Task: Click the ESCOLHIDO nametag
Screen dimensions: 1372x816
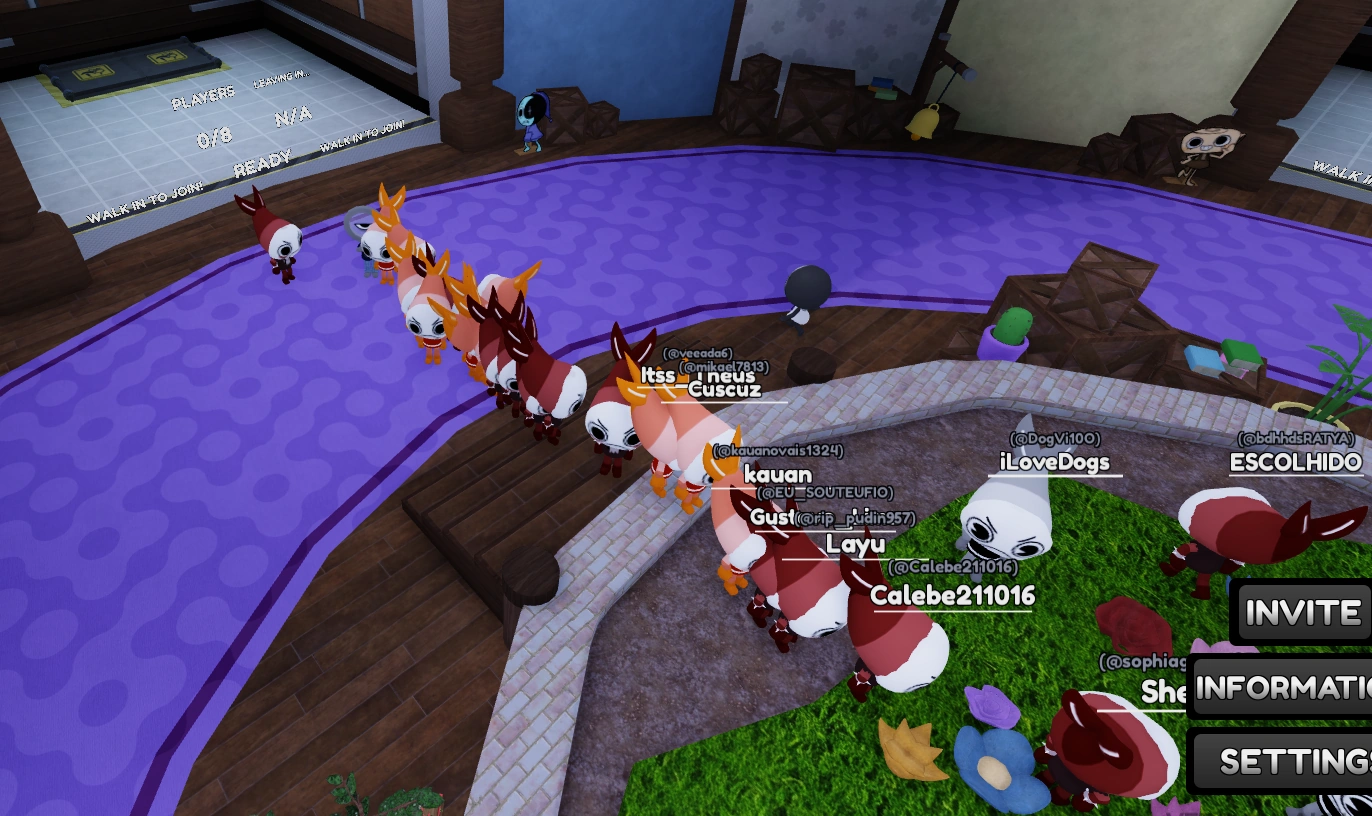Action: pyautogui.click(x=1295, y=463)
